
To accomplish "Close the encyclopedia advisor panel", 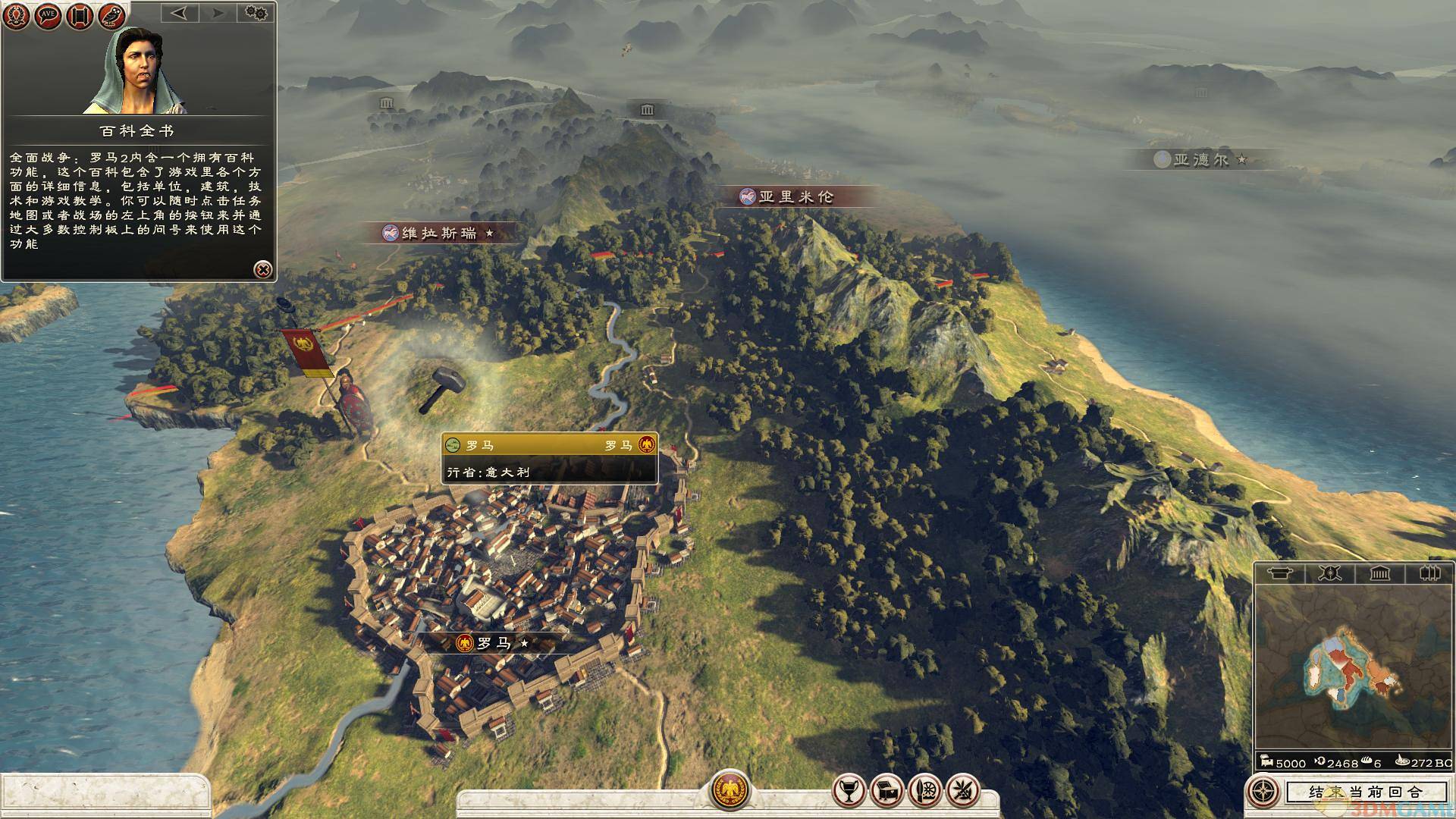I will coord(262,268).
